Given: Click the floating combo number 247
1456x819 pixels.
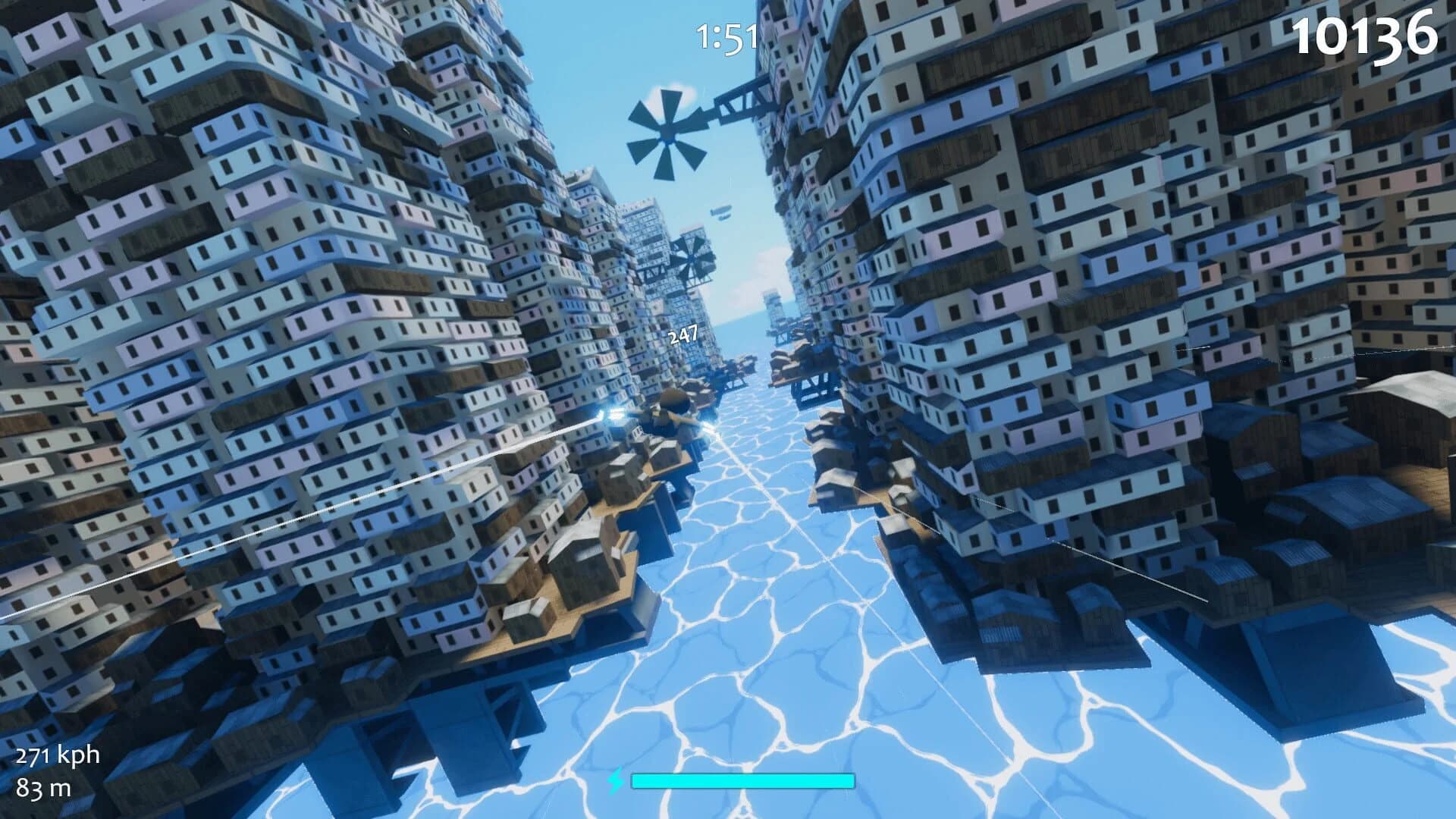Looking at the screenshot, I should [685, 334].
